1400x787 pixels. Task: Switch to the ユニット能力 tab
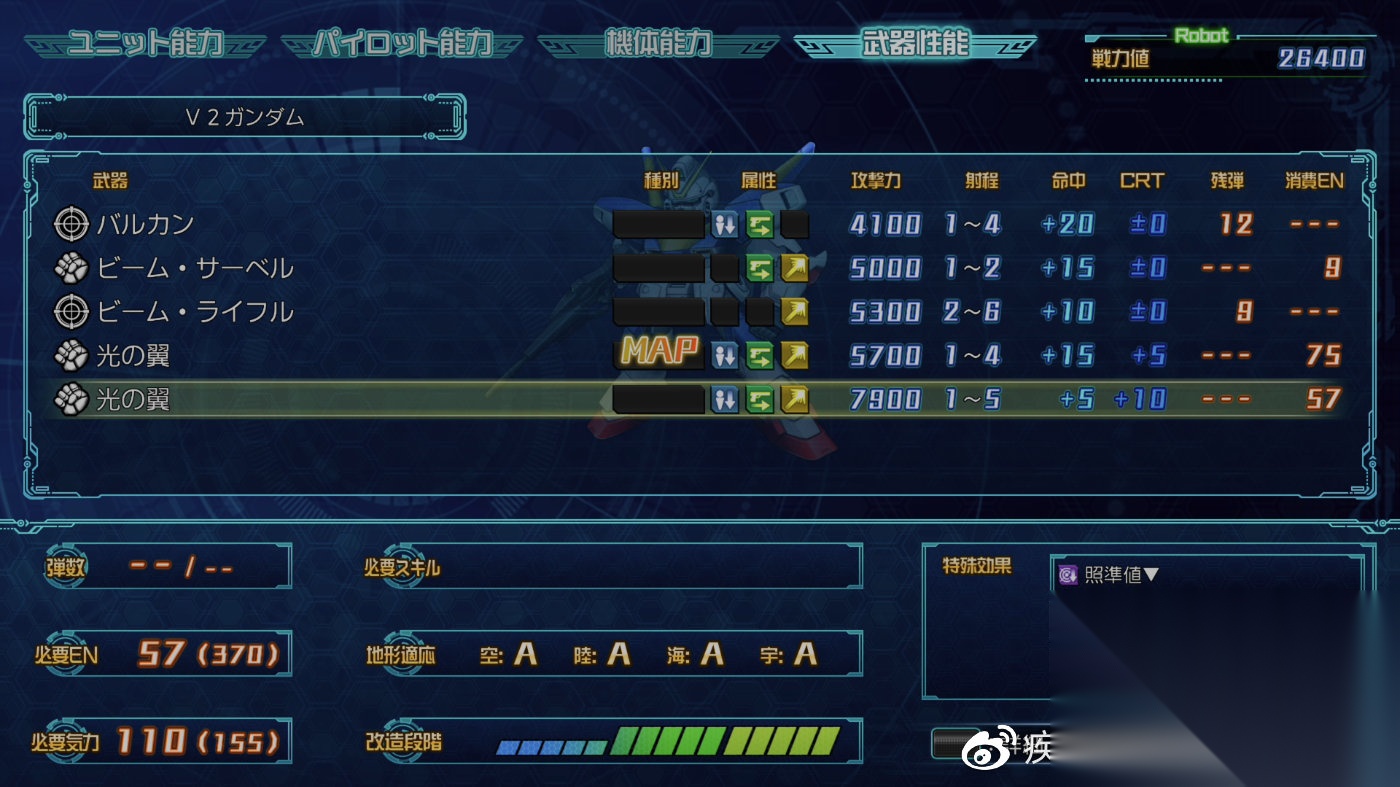(144, 45)
